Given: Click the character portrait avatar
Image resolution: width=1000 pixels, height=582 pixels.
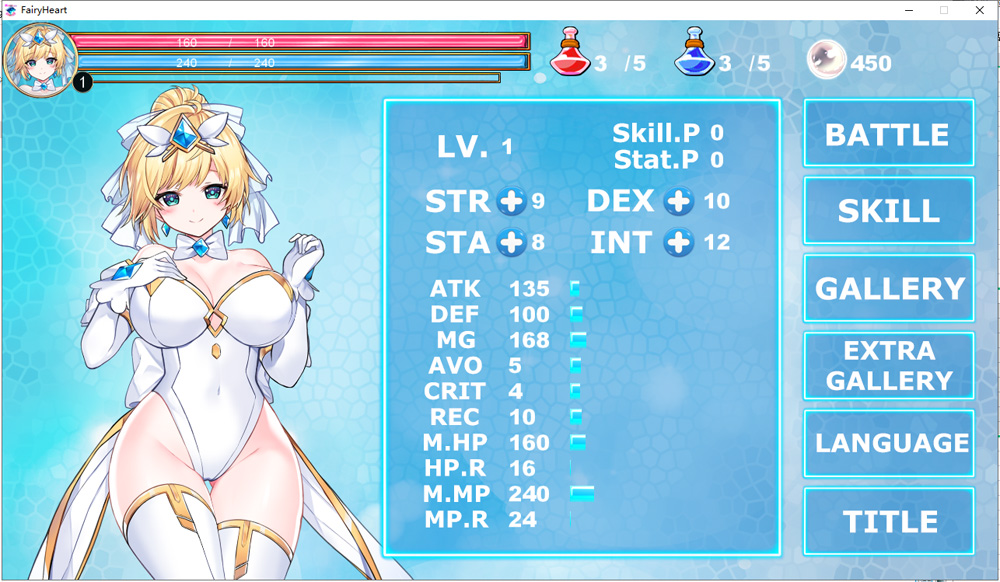Looking at the screenshot, I should click(36, 58).
